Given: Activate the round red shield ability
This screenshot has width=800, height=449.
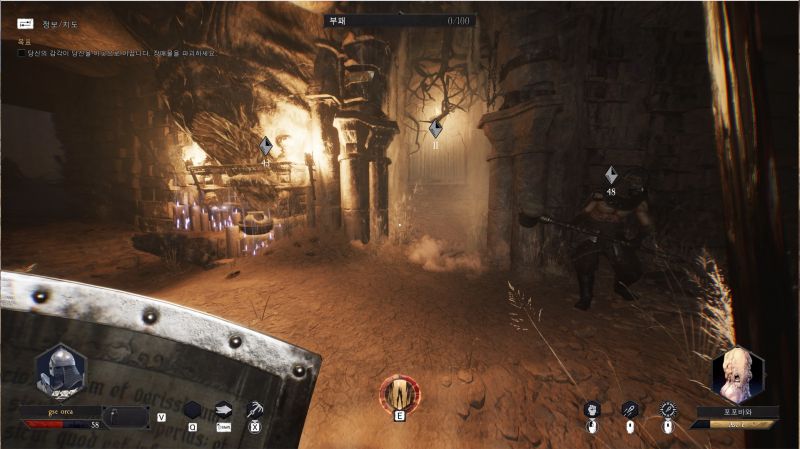Looking at the screenshot, I should pyautogui.click(x=399, y=393).
